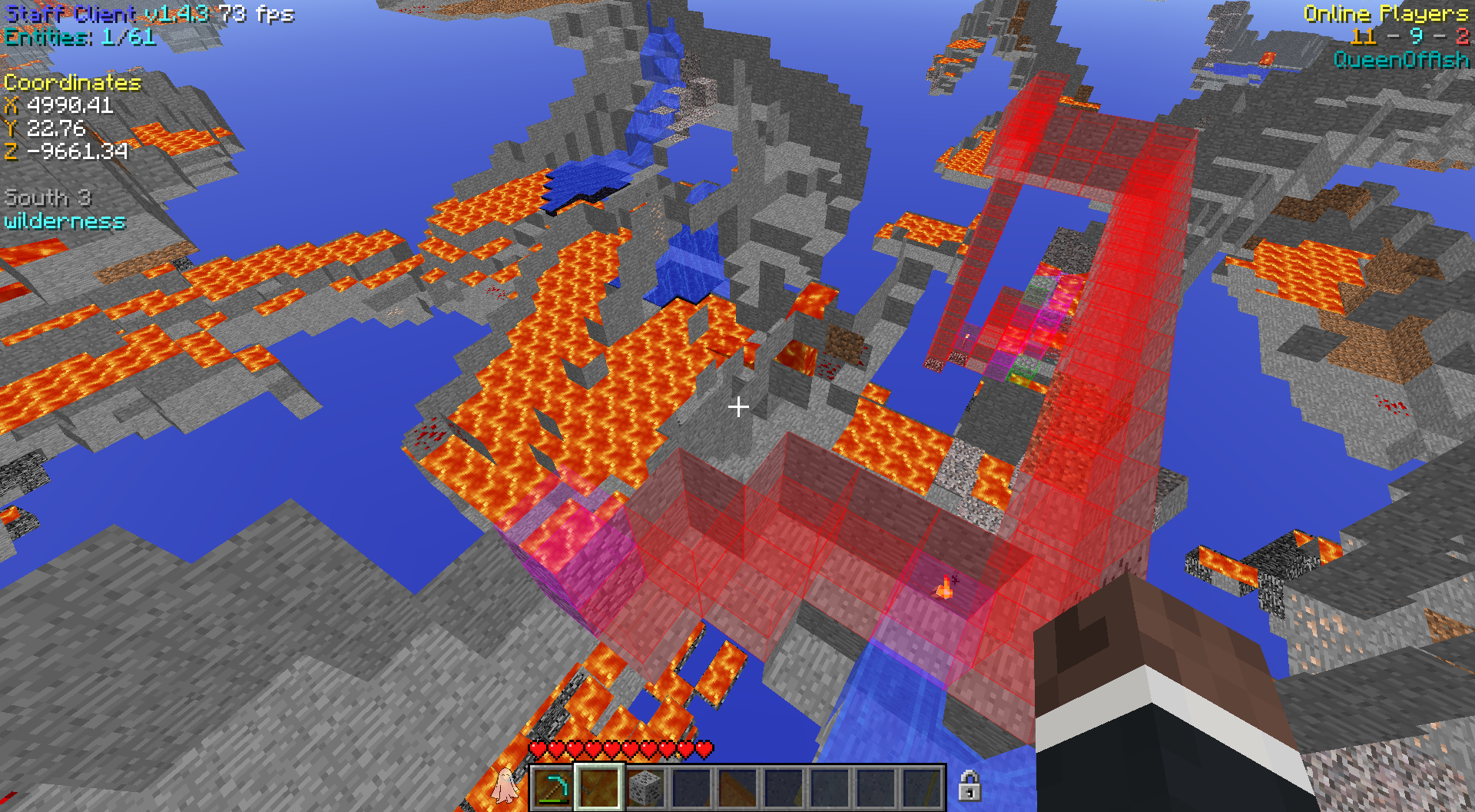Viewport: 1475px width, 812px height.
Task: Toggle the padlock icon beside the hotbar
Action: click(x=969, y=786)
